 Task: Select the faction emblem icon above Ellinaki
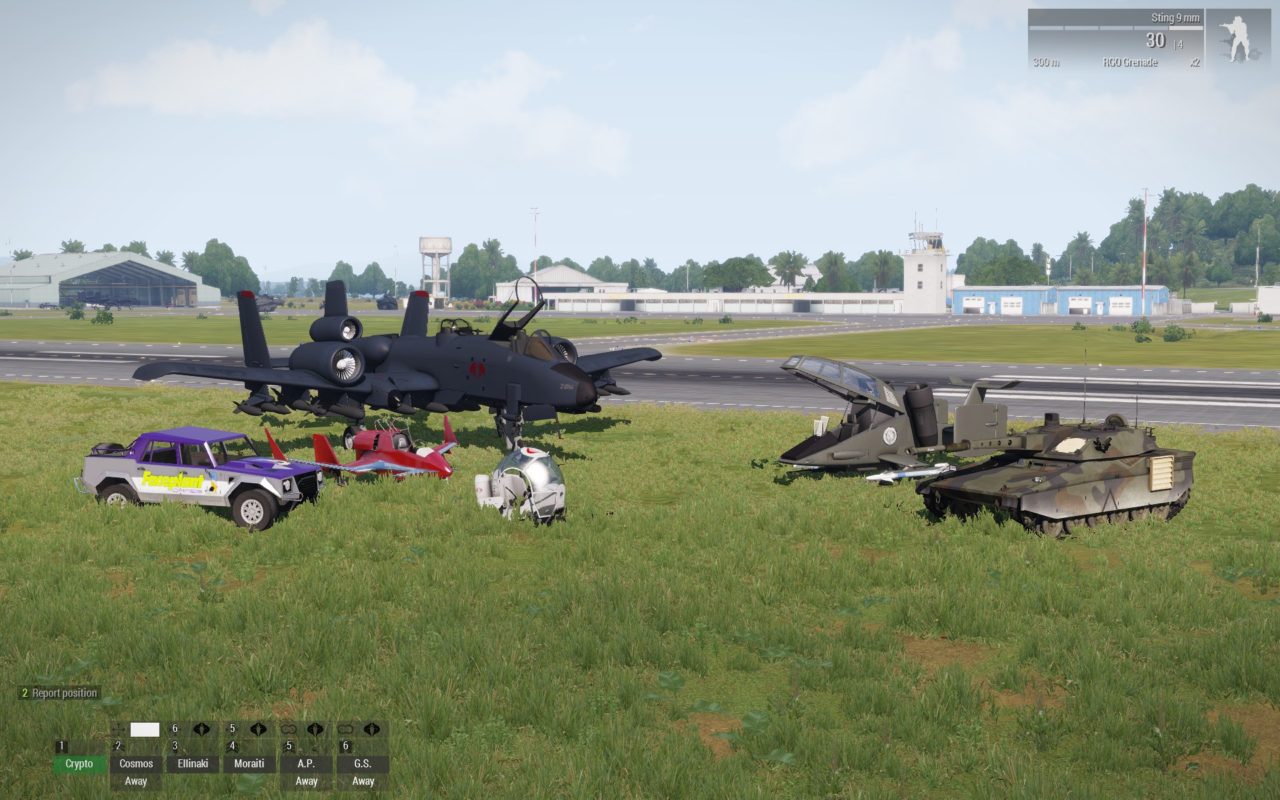click(201, 728)
